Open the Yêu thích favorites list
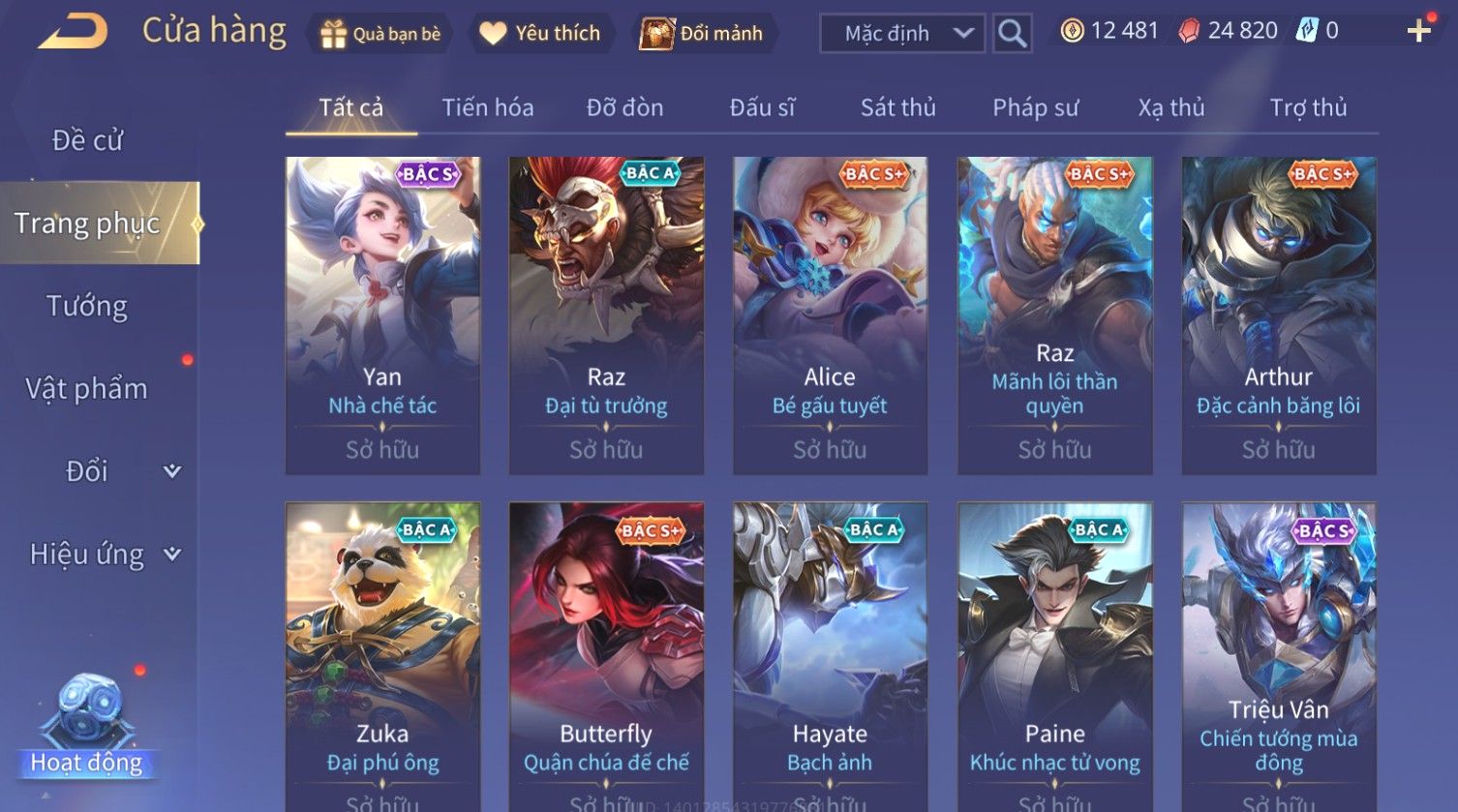1458x812 pixels. point(541,34)
